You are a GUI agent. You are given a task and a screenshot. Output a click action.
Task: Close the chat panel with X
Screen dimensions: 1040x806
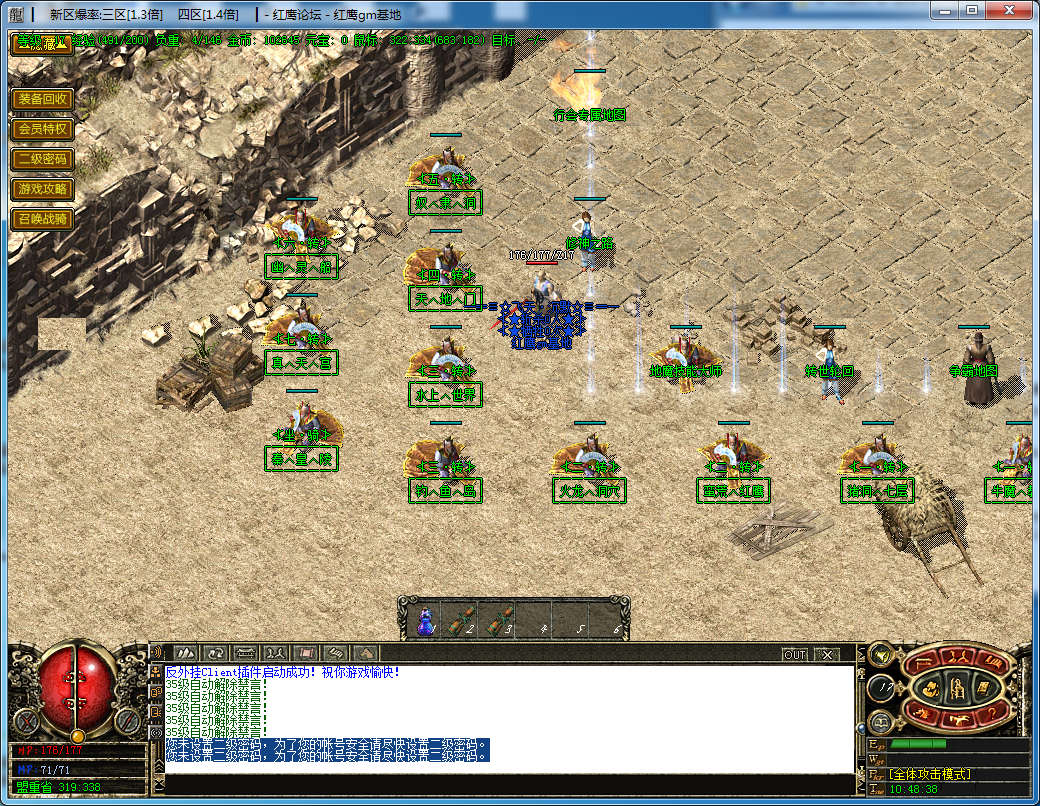pos(826,655)
